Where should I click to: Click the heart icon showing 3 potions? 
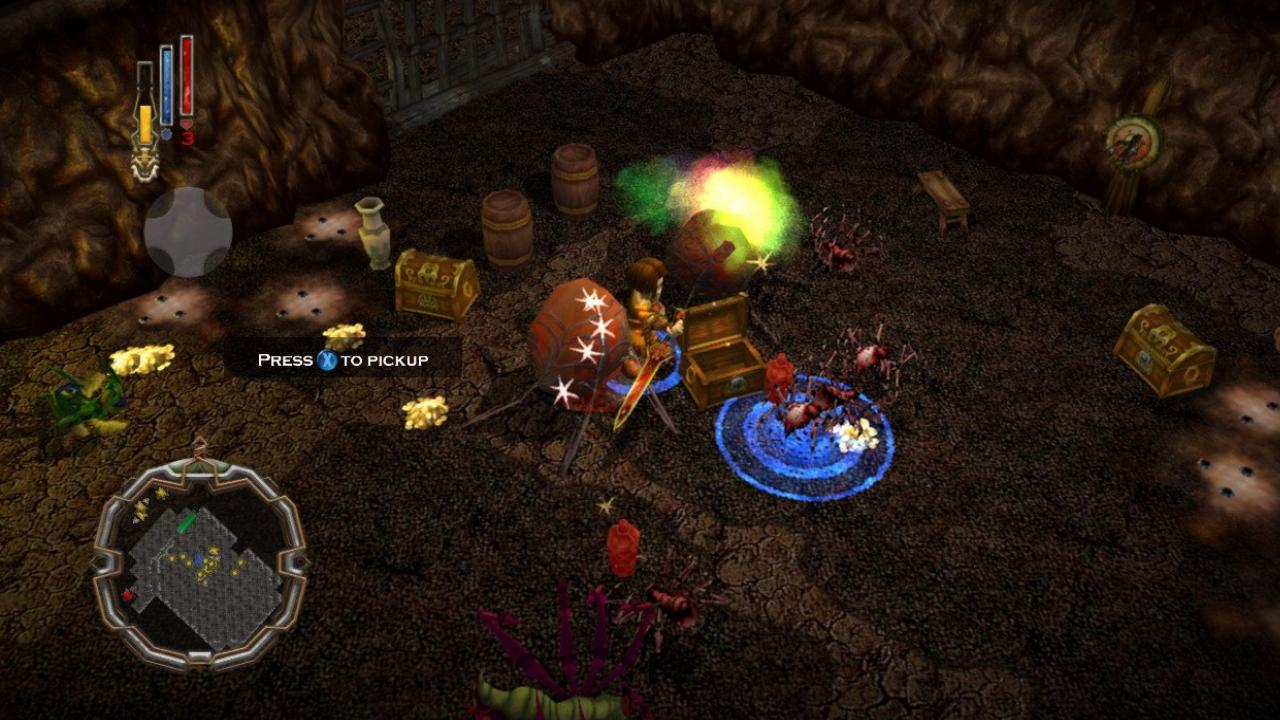(x=186, y=125)
